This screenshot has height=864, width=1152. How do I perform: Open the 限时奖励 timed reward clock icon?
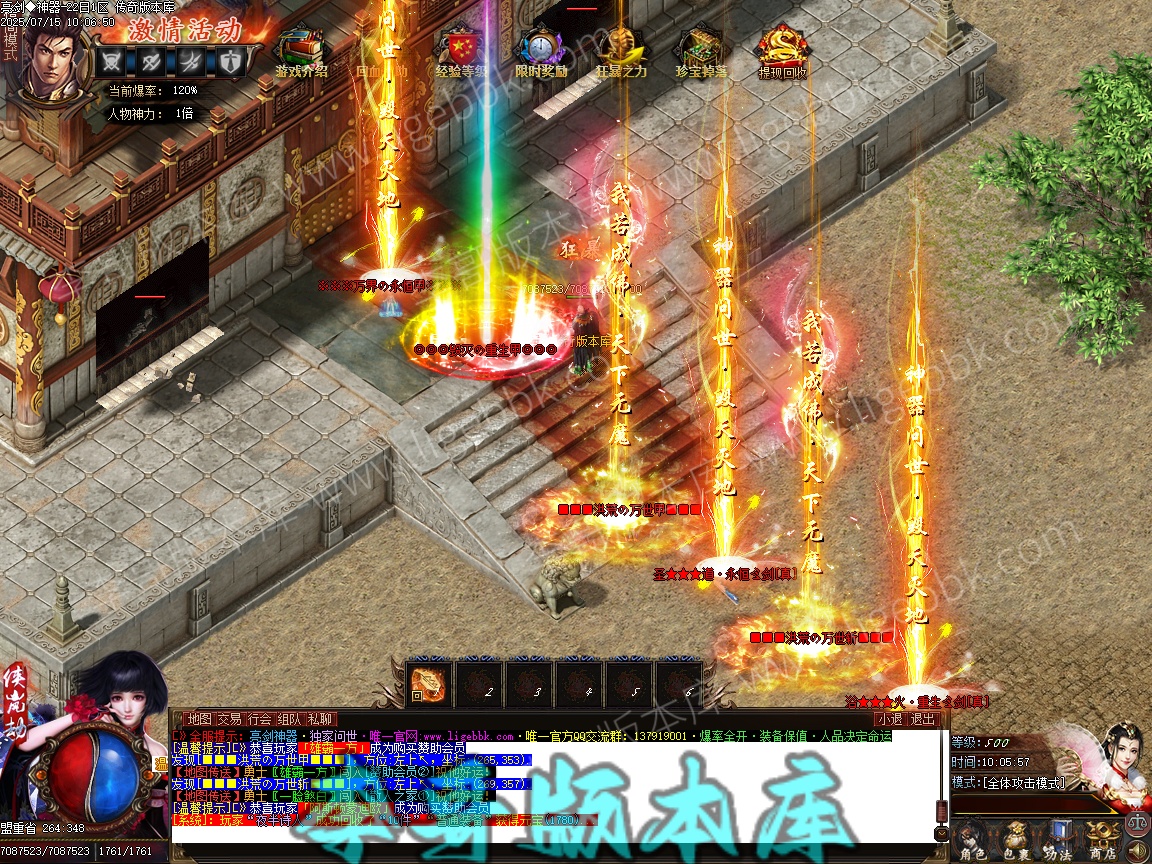[x=540, y=48]
